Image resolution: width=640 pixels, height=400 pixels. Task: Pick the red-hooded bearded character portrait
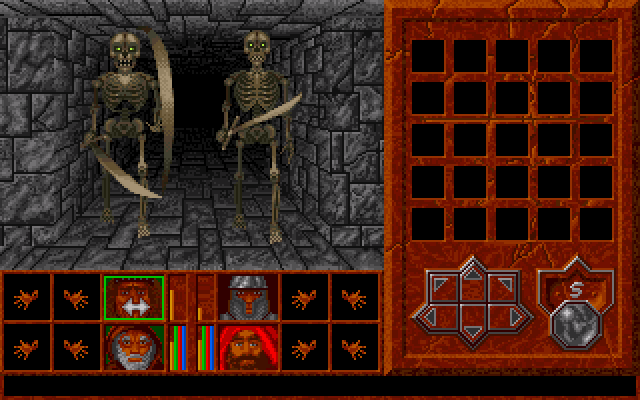(246, 346)
